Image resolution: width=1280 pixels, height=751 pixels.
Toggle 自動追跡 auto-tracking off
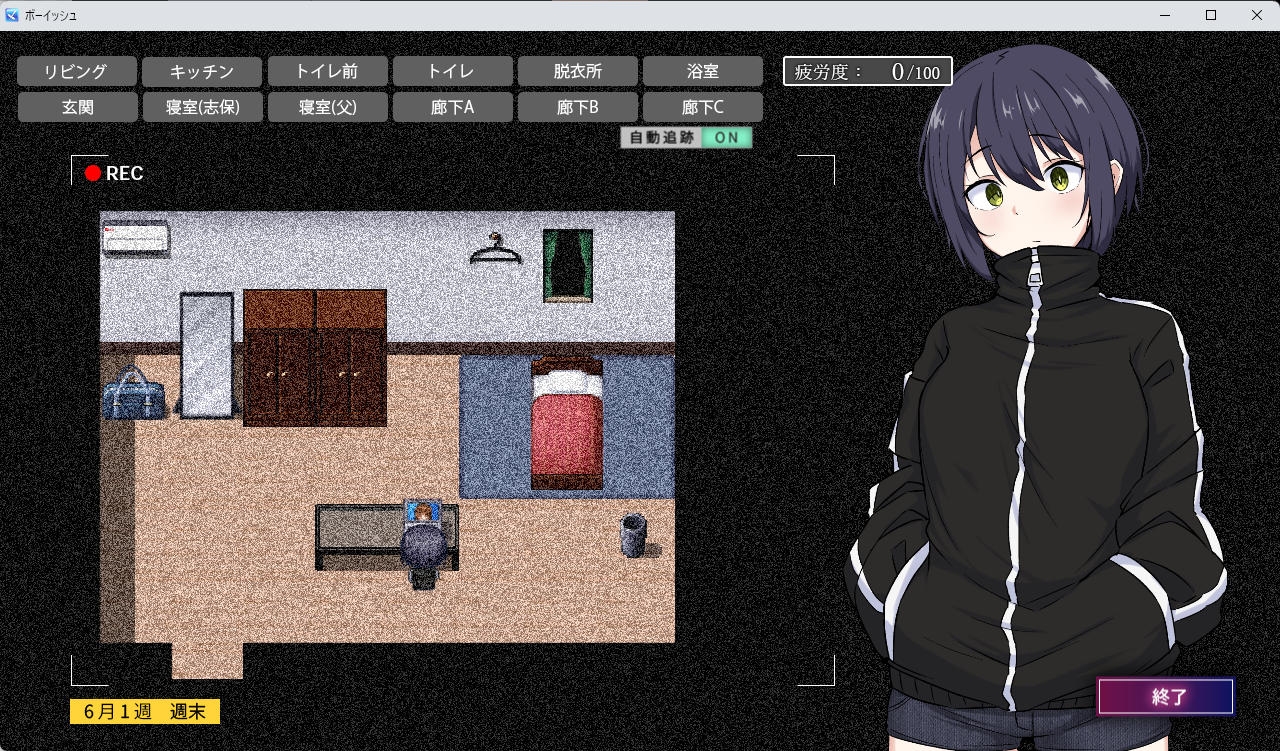727,137
